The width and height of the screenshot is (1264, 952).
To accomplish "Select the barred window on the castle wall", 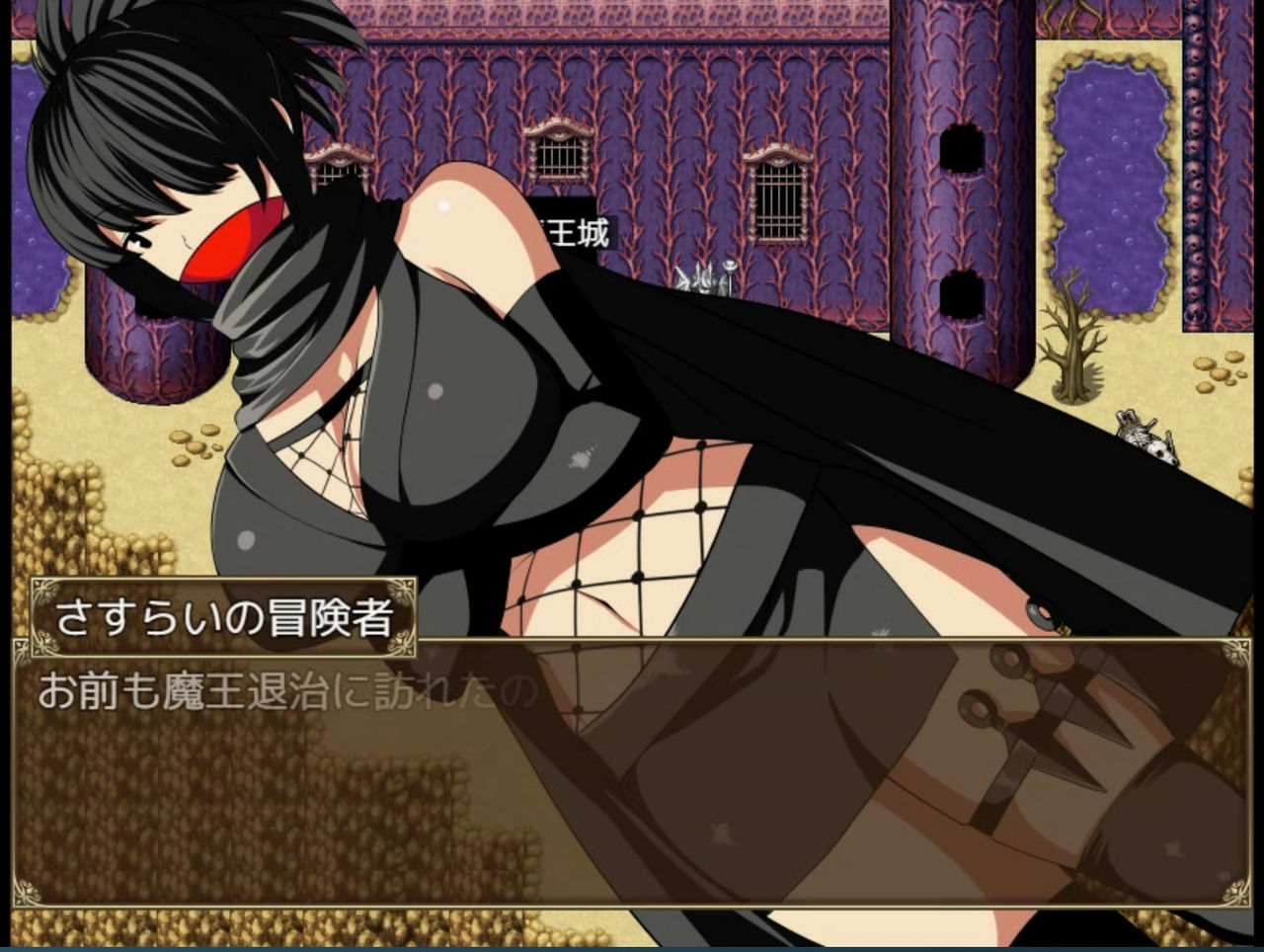I will pyautogui.click(x=781, y=200).
